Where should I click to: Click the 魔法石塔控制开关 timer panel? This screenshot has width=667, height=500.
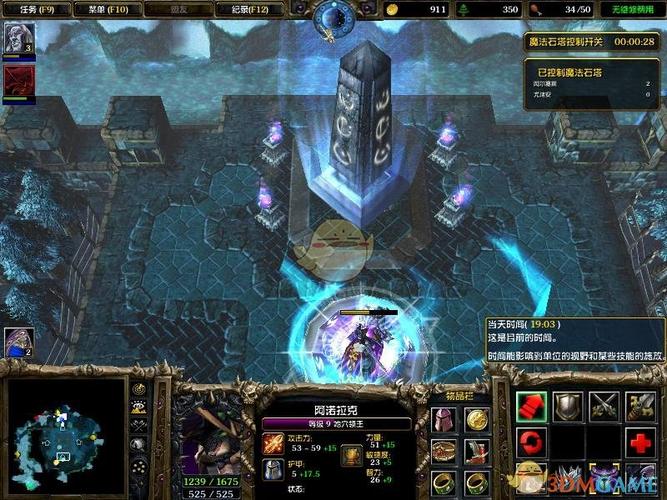pos(592,42)
